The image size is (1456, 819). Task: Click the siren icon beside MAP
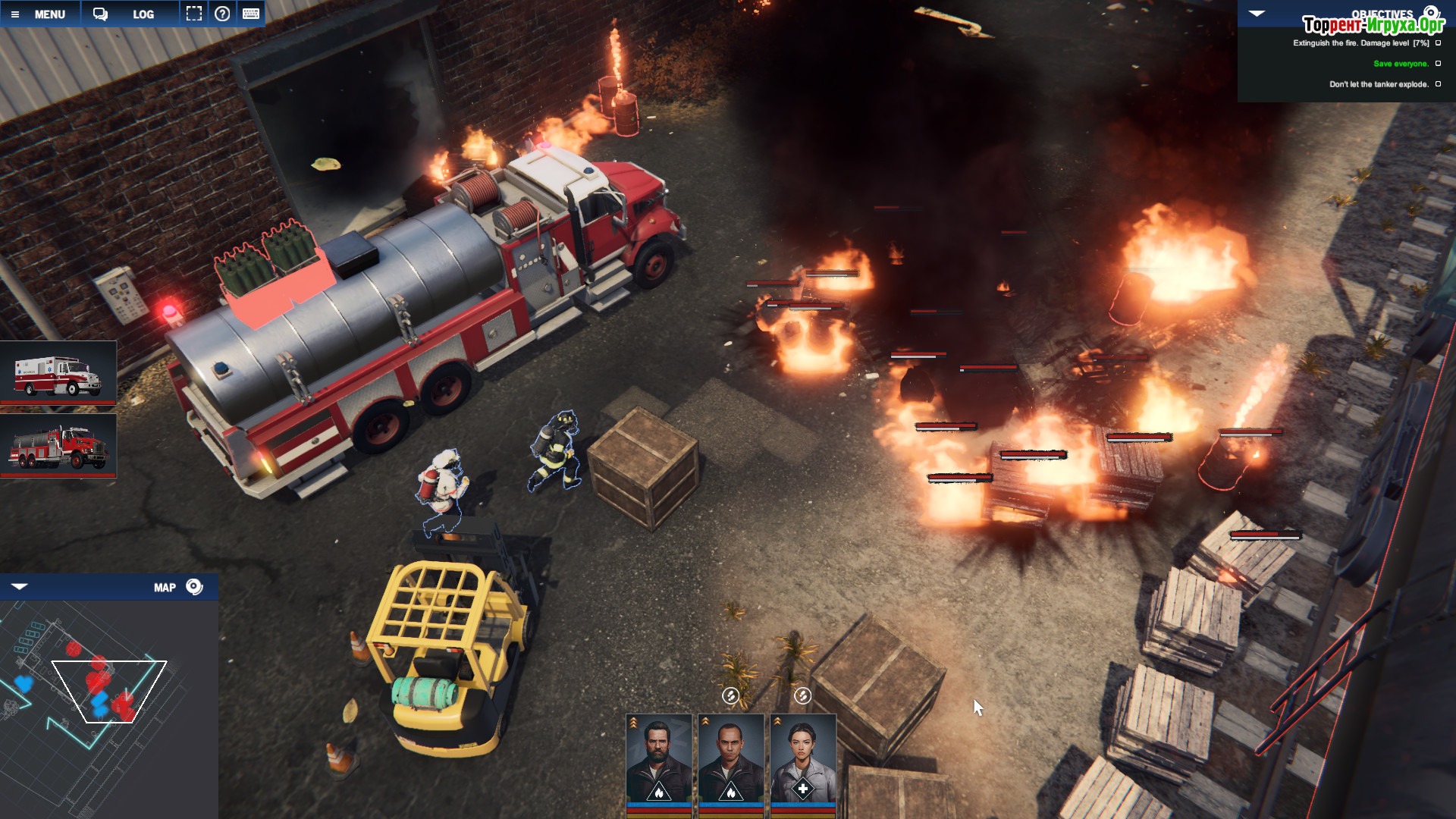click(194, 587)
